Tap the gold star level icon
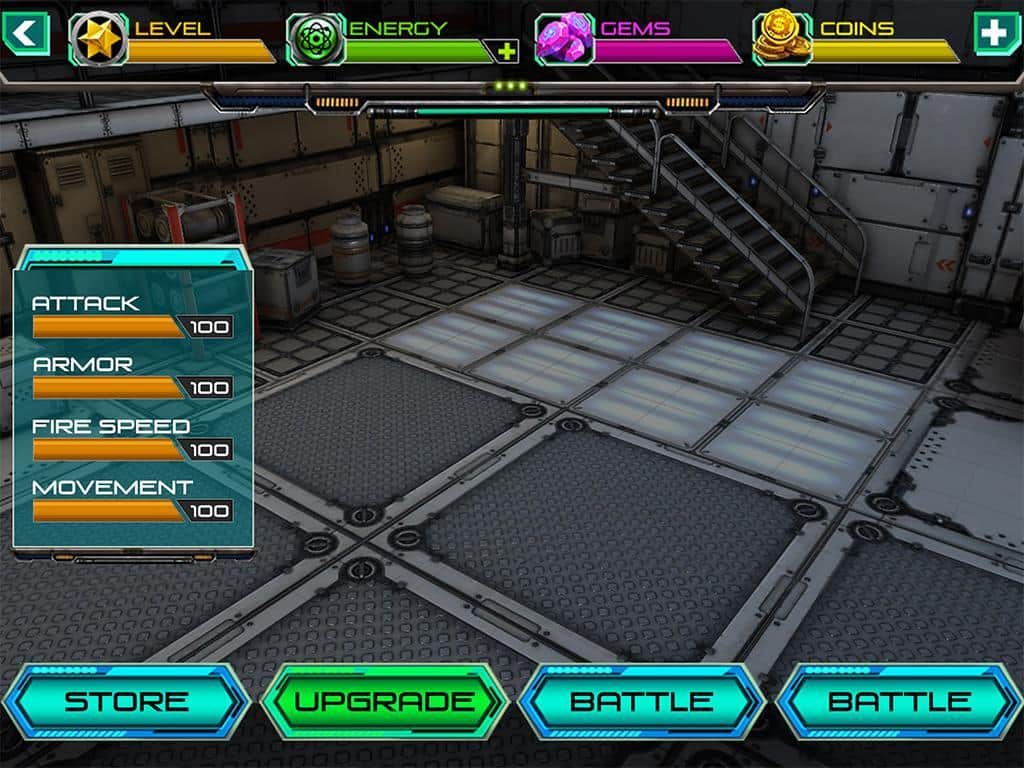Screen dimensions: 1024x768 [98, 39]
